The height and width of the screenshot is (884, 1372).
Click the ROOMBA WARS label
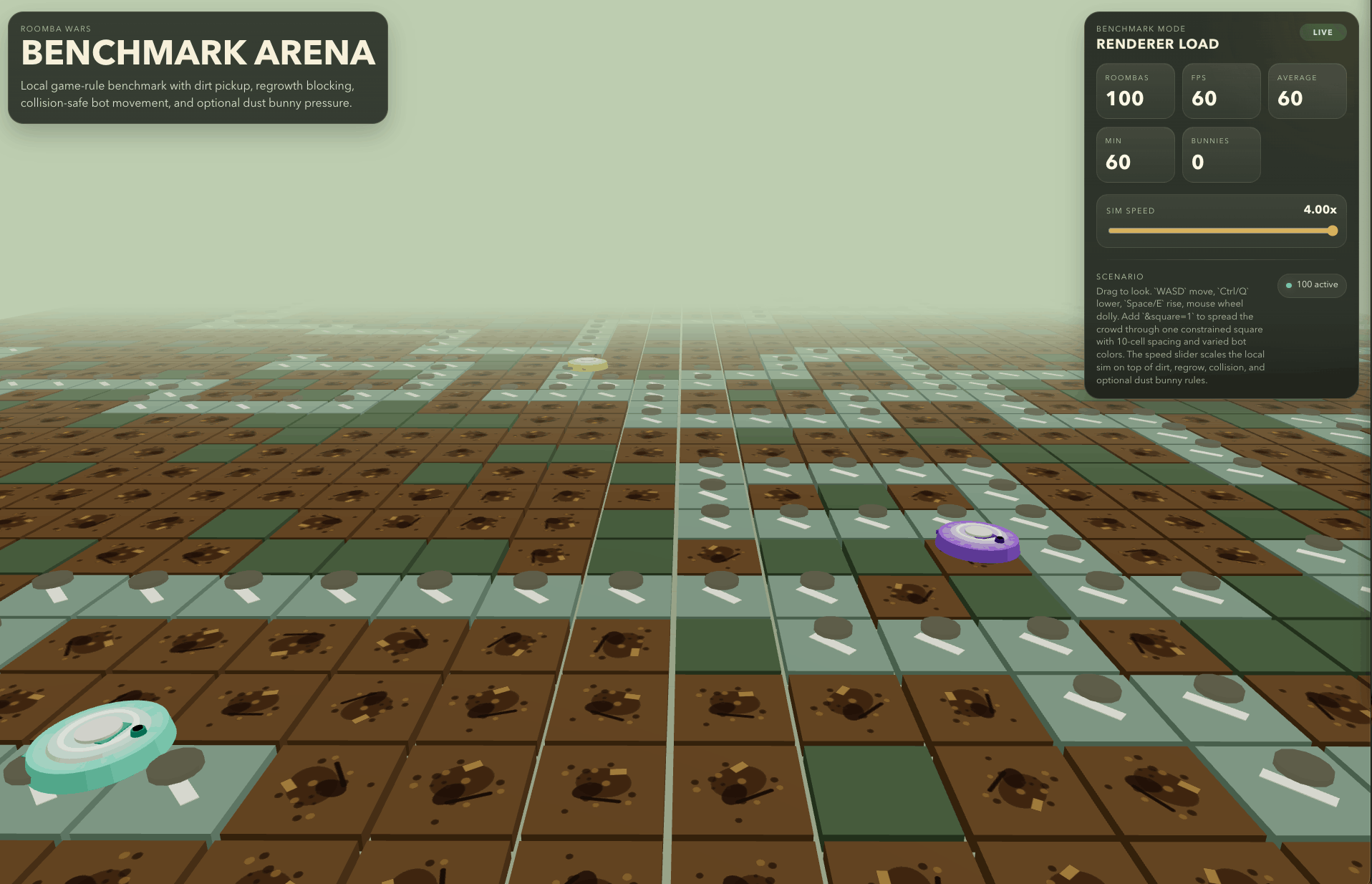tap(55, 29)
